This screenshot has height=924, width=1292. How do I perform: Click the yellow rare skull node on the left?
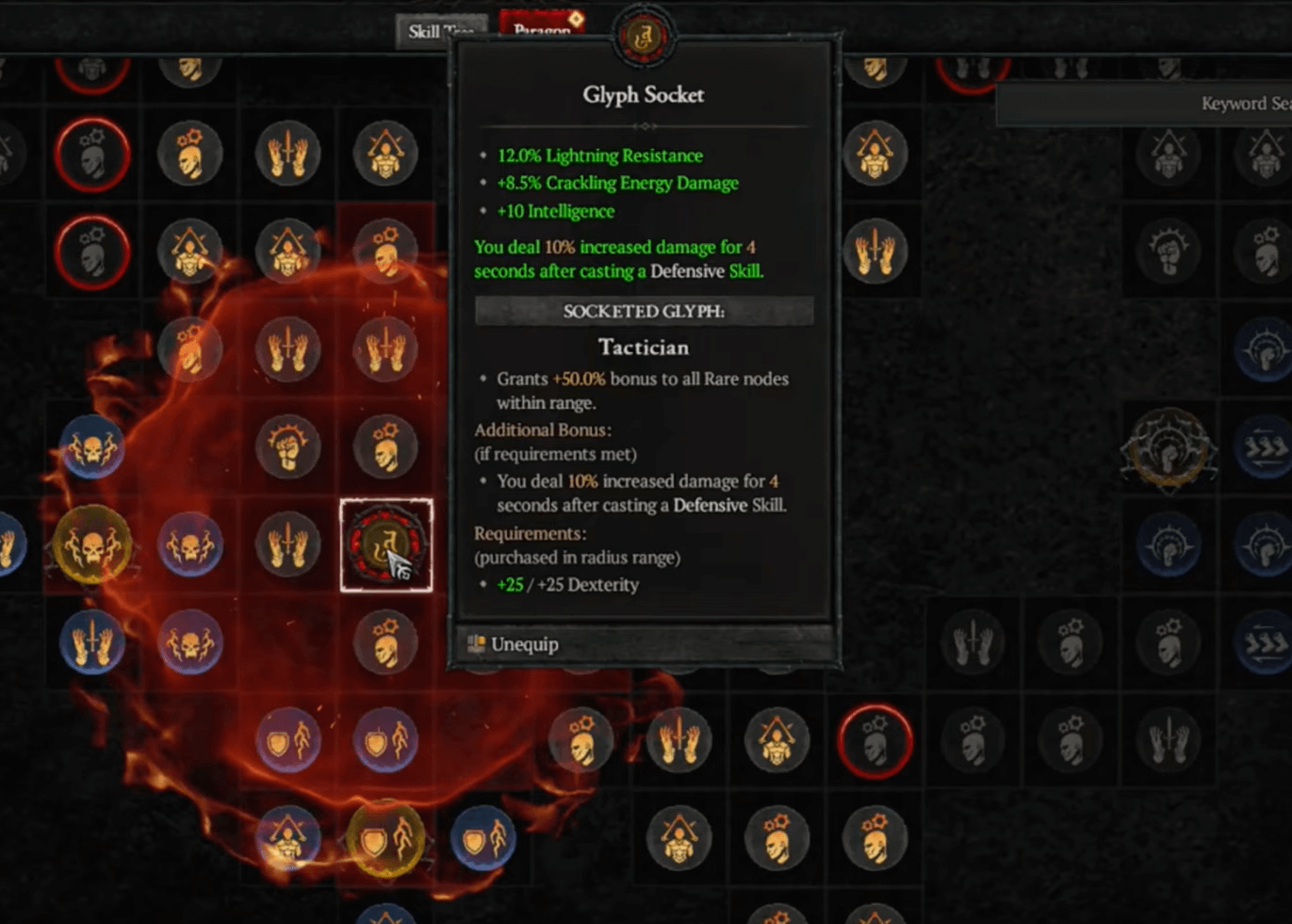click(x=91, y=544)
